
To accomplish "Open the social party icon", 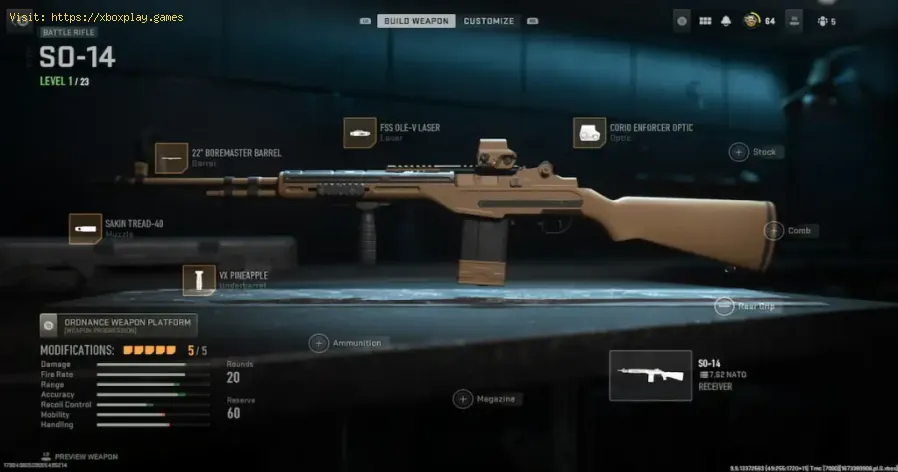I will click(x=822, y=20).
